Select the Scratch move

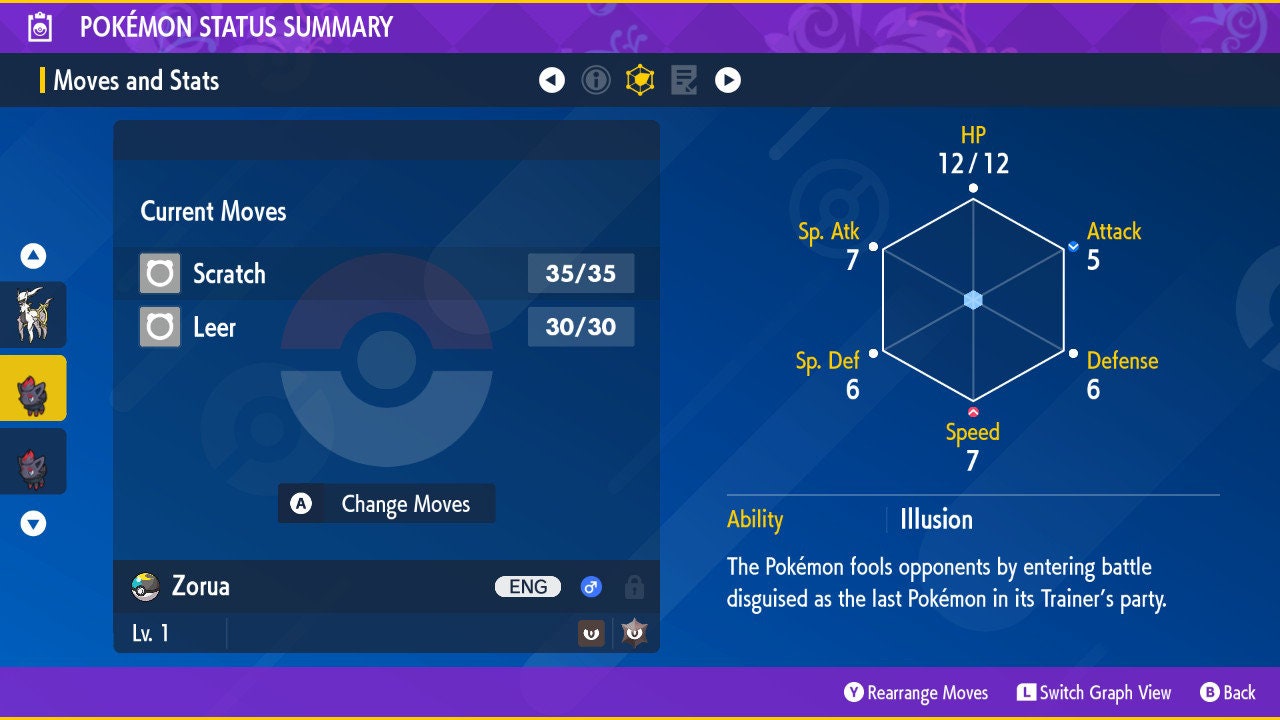[386, 273]
